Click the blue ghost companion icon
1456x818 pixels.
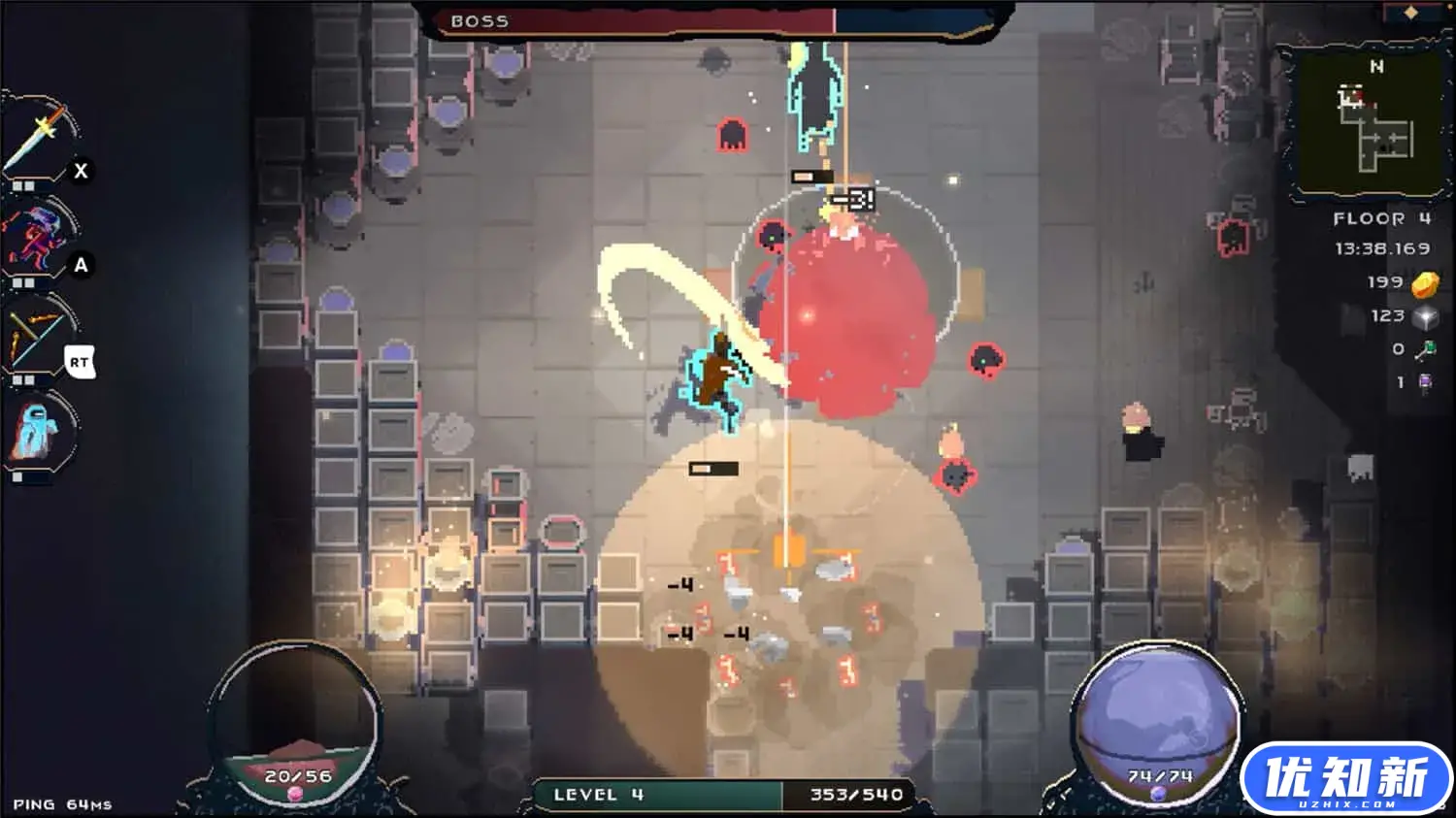click(x=37, y=432)
